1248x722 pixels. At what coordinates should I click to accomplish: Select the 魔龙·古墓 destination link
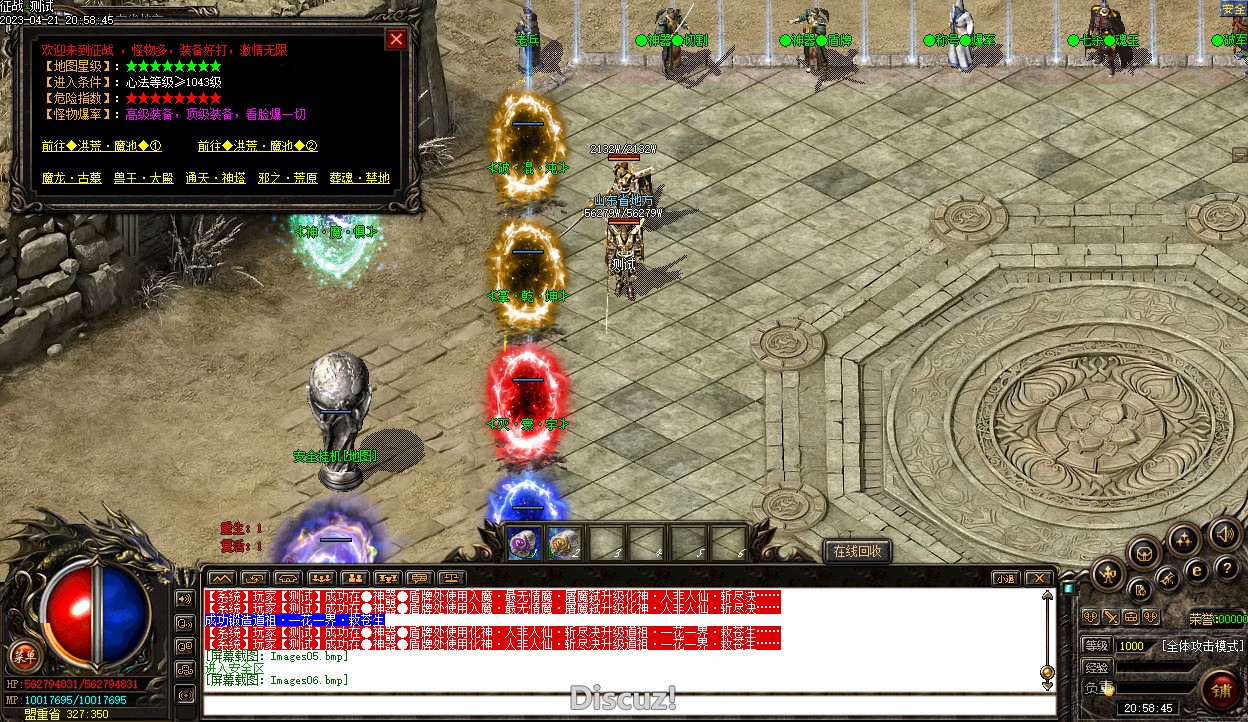click(72, 178)
